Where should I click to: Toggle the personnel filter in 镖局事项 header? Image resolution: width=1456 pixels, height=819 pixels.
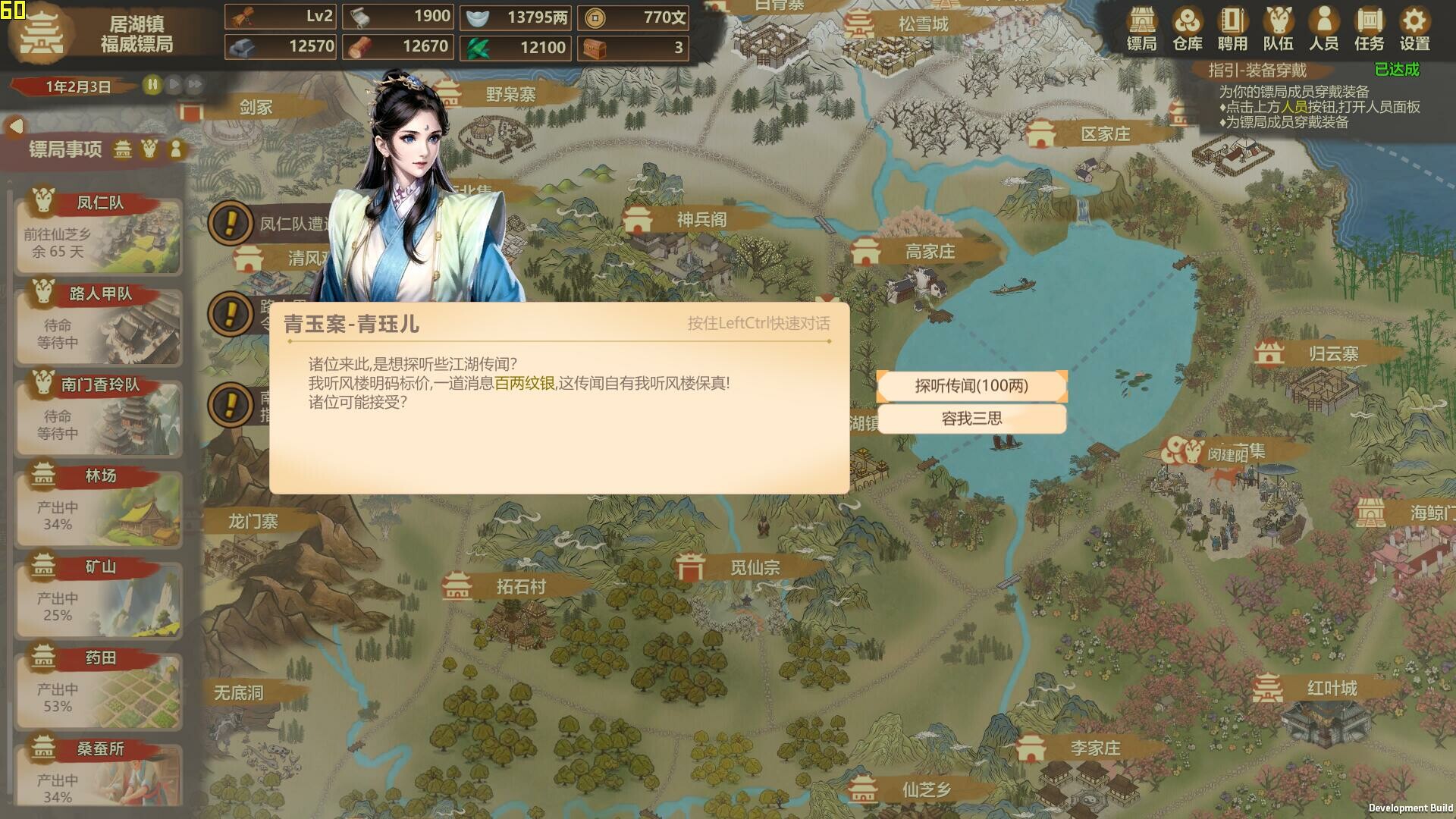click(x=177, y=151)
